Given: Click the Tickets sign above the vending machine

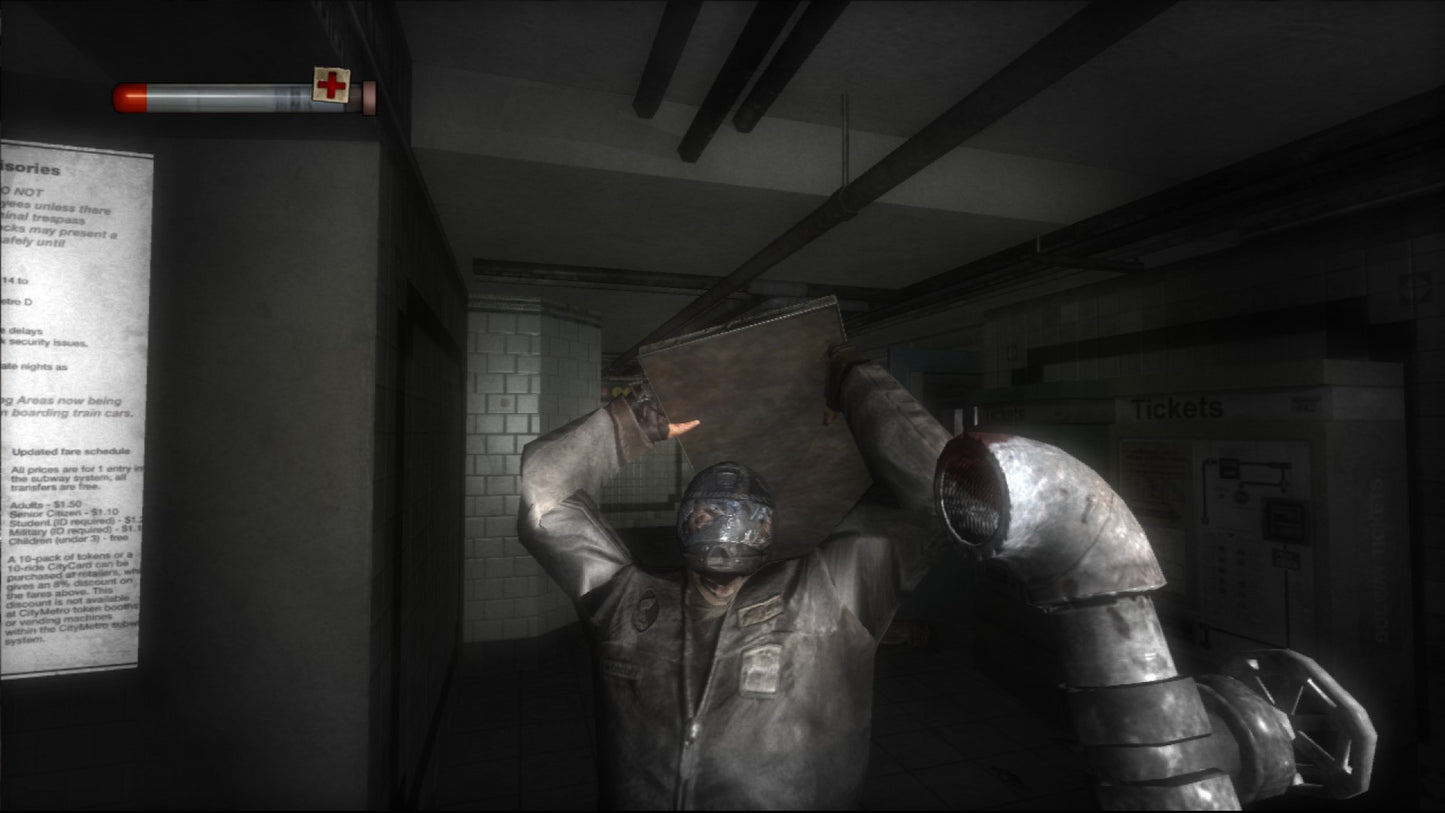Looking at the screenshot, I should point(1180,406).
